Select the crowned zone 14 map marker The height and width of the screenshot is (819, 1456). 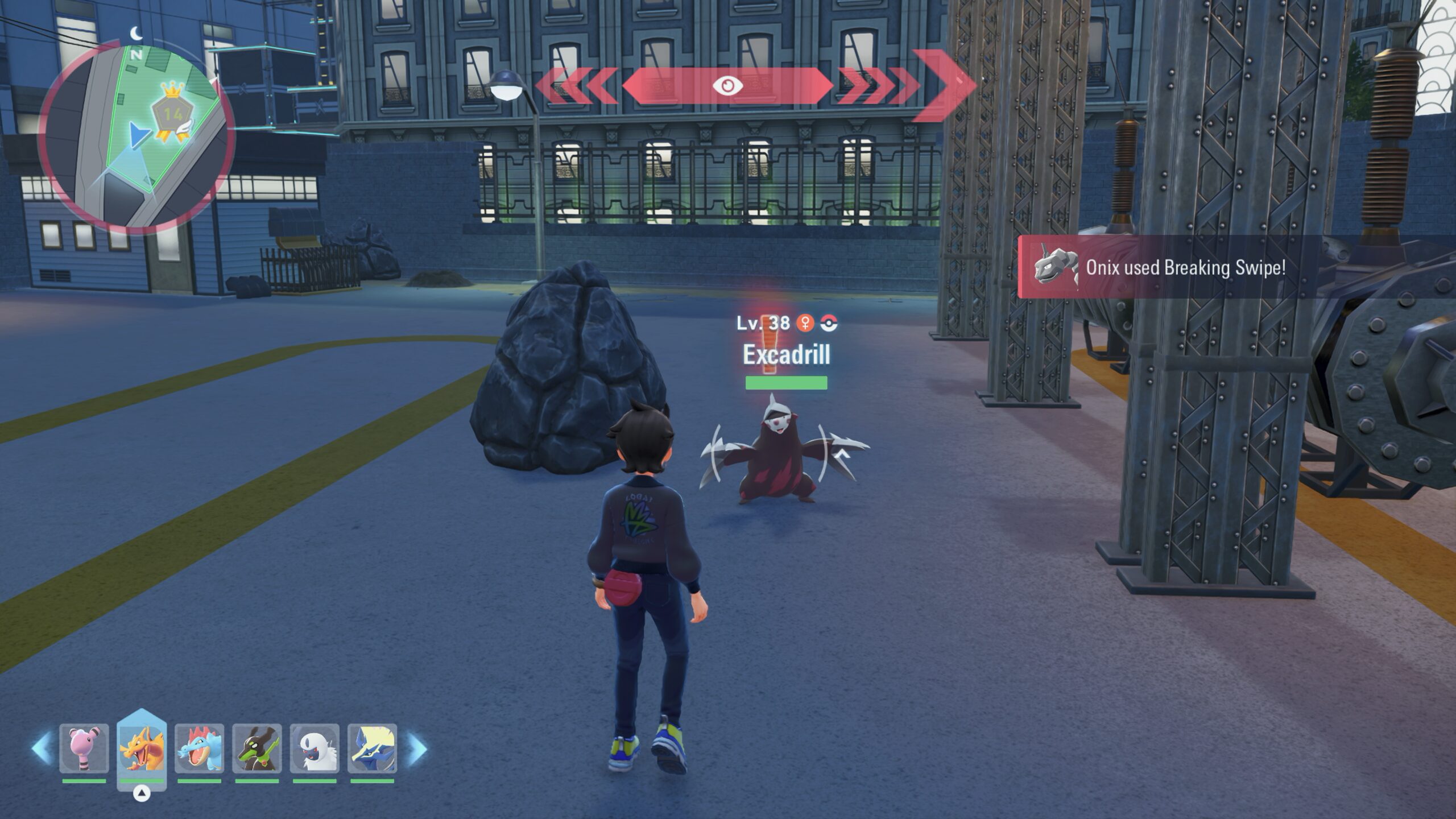tap(172, 114)
